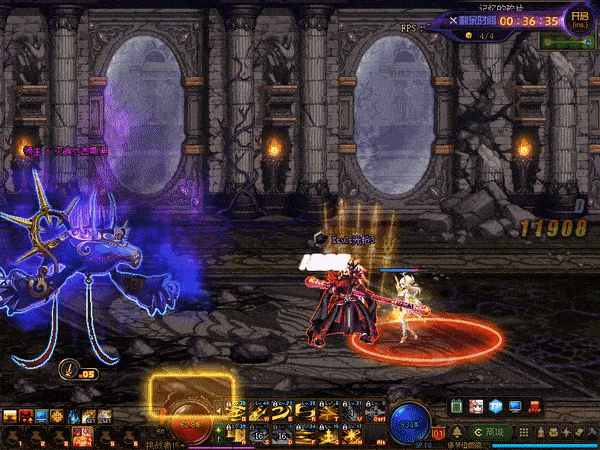600x450 pixels.
Task: Click the round 月日 (ins.) dungeon button
Action: (580, 18)
